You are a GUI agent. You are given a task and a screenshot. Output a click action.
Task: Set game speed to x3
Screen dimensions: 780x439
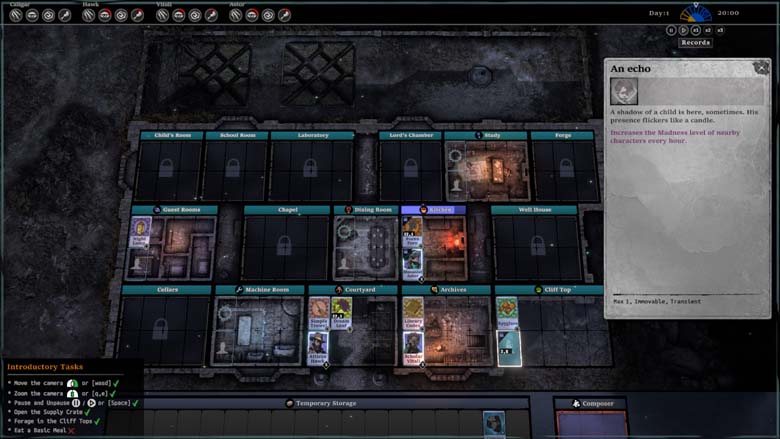click(x=720, y=30)
